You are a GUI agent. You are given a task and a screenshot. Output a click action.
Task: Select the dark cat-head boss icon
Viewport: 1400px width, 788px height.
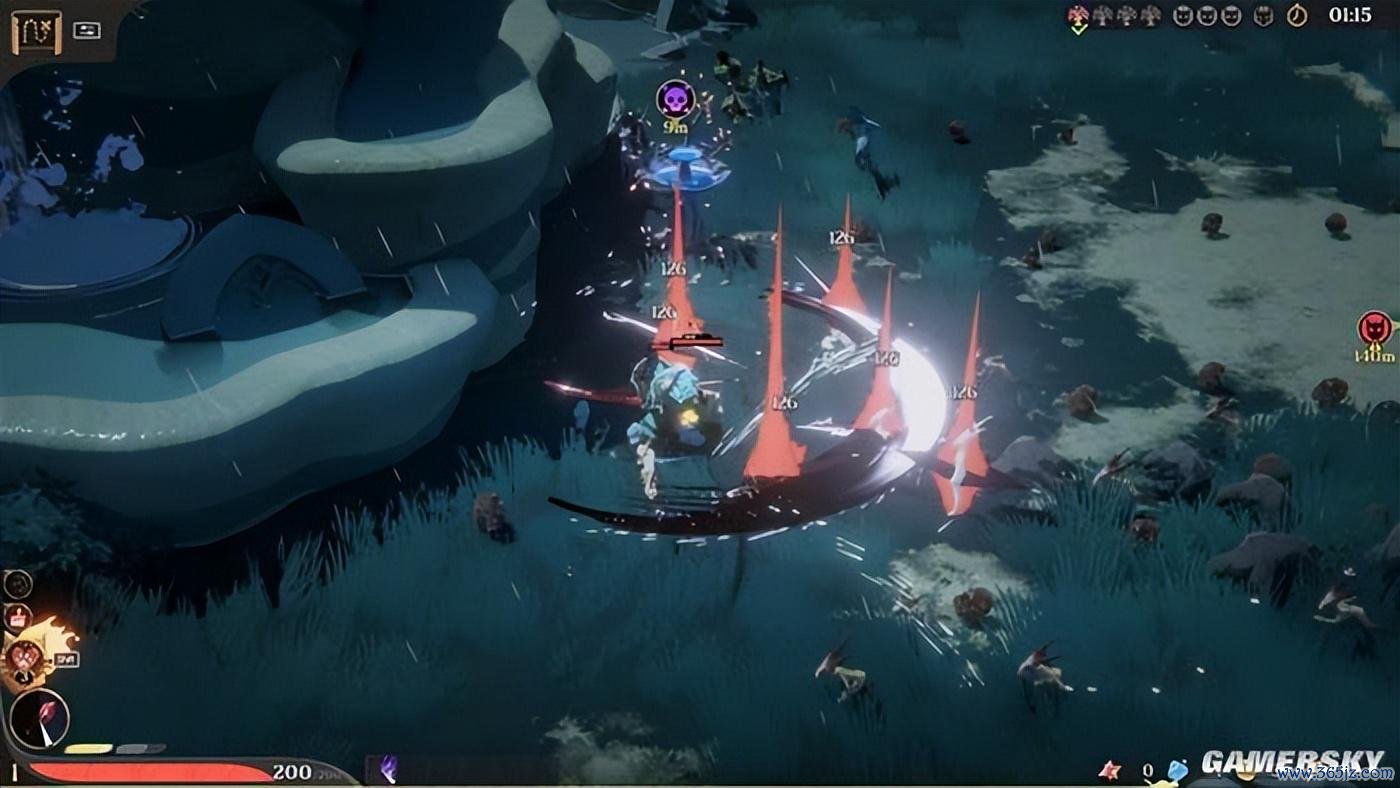click(1264, 15)
